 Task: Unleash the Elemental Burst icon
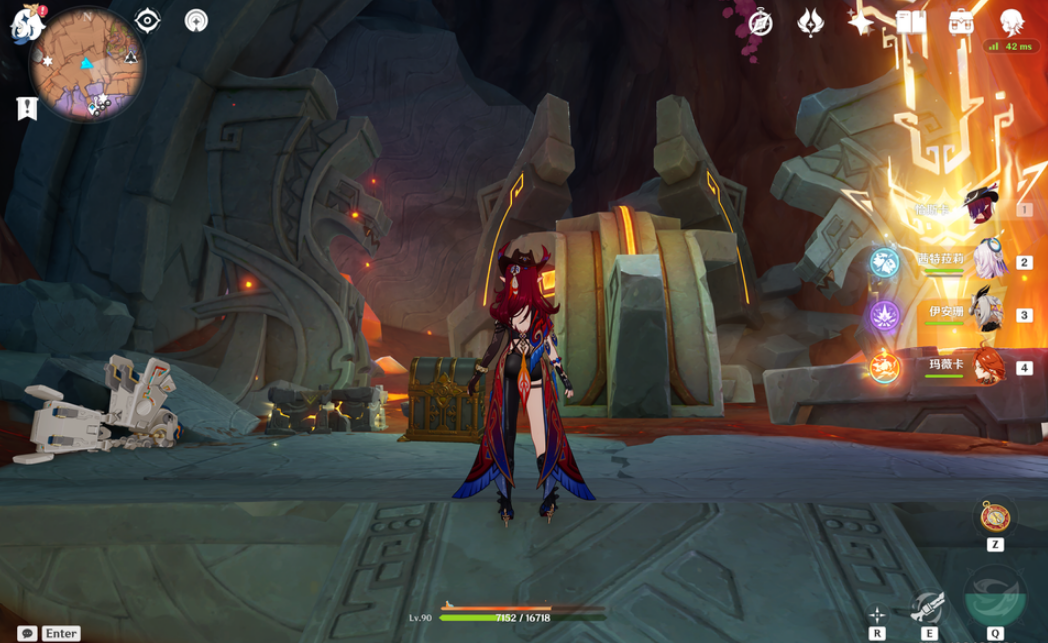click(x=994, y=595)
